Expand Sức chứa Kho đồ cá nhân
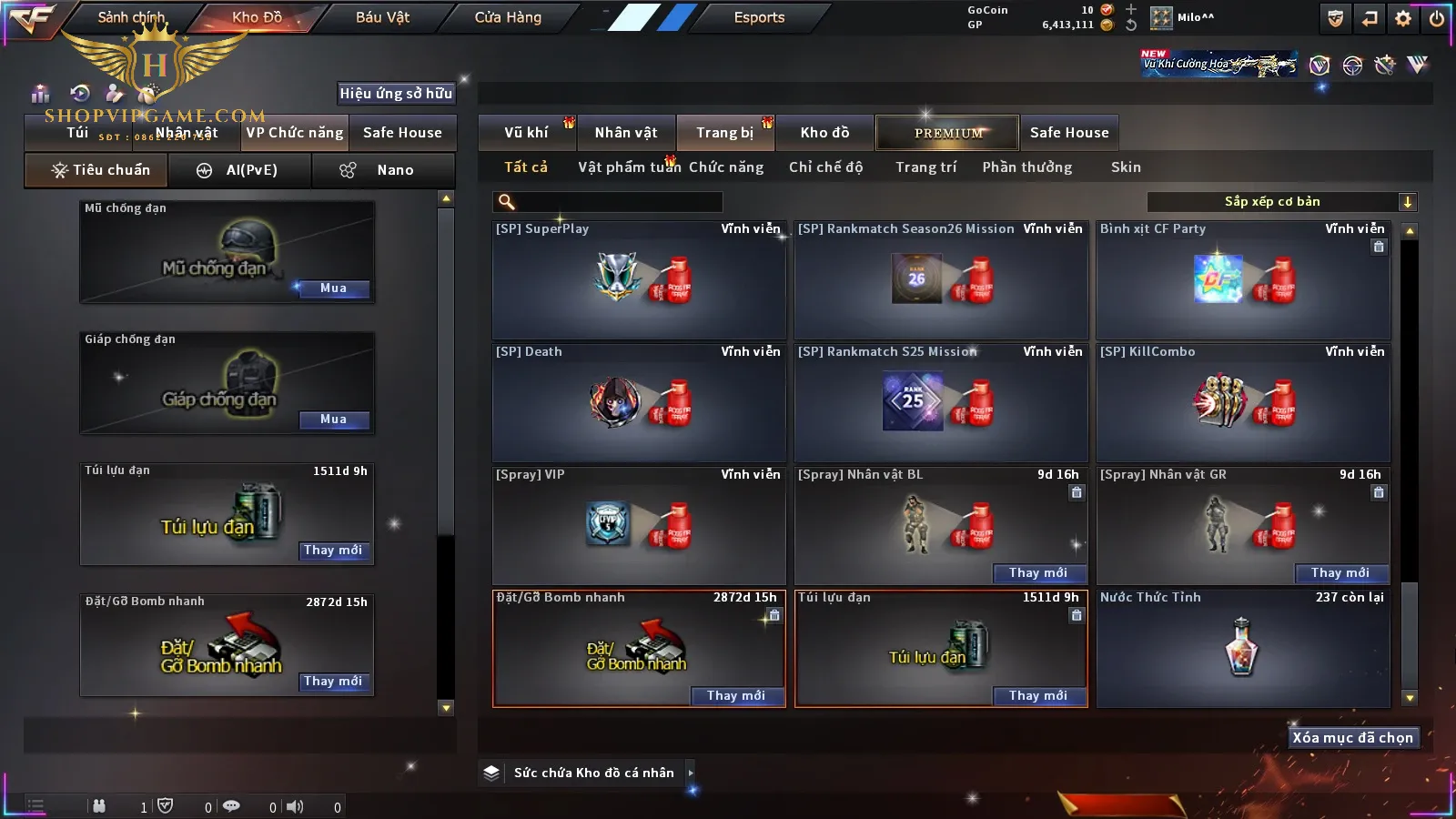The height and width of the screenshot is (819, 1456). (x=593, y=773)
